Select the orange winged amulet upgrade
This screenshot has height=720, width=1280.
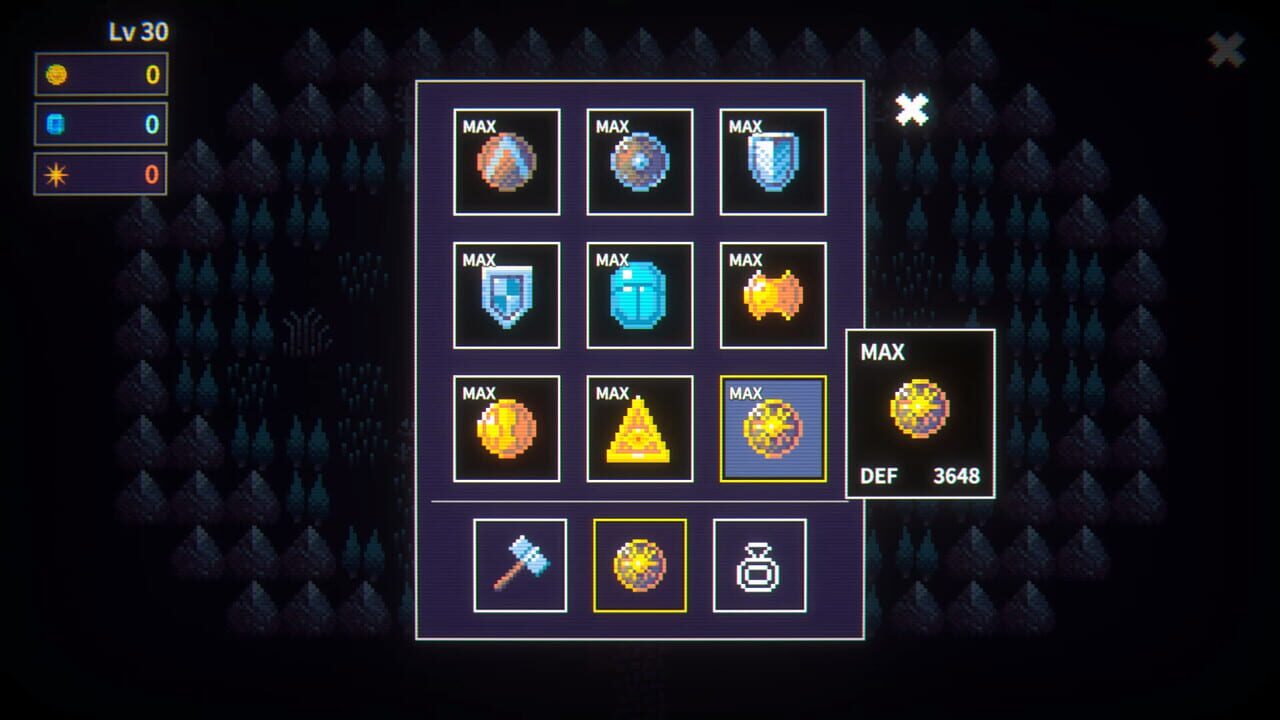tap(772, 295)
